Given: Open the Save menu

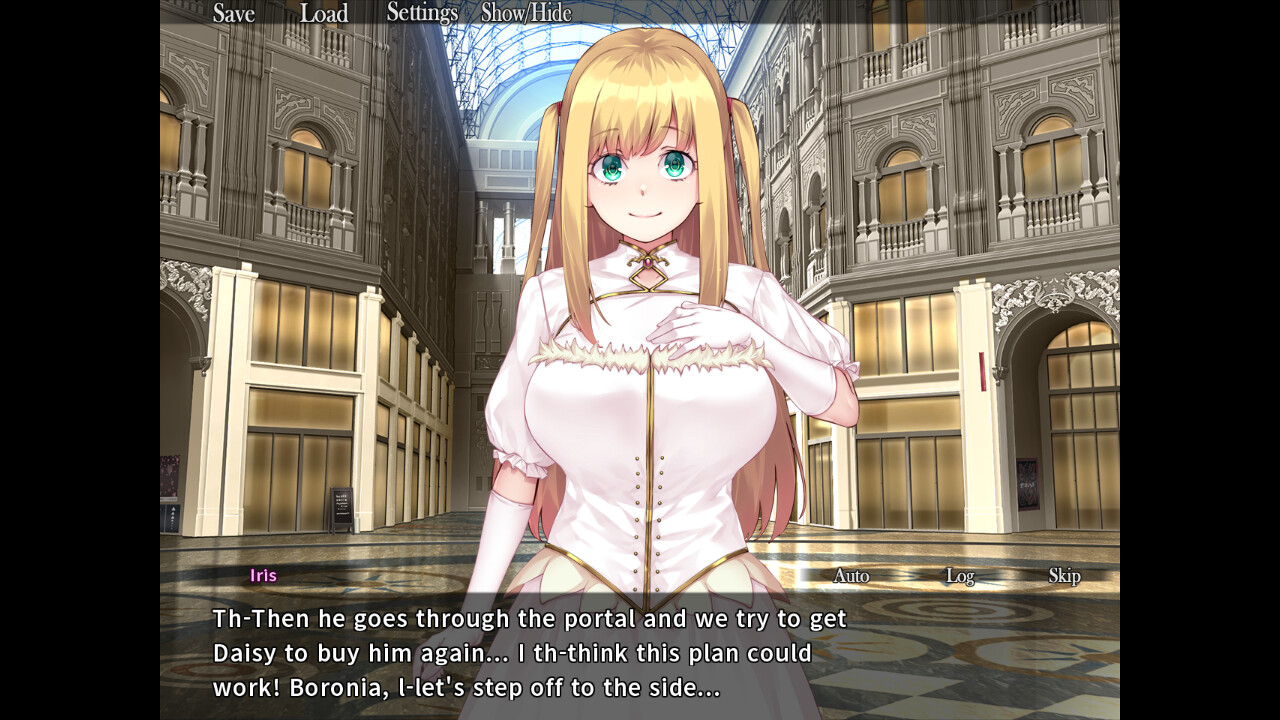Looking at the screenshot, I should pyautogui.click(x=232, y=14).
